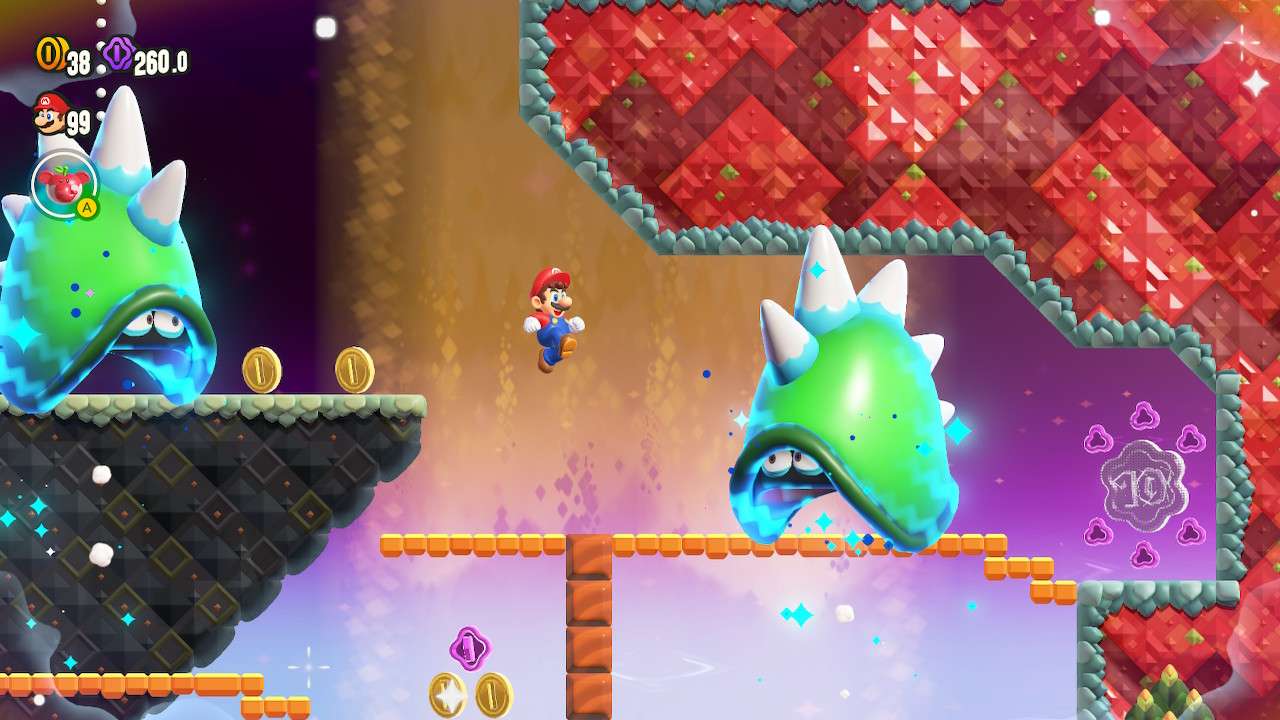
Task: Click the vertical brick column below Mario
Action: (x=590, y=620)
